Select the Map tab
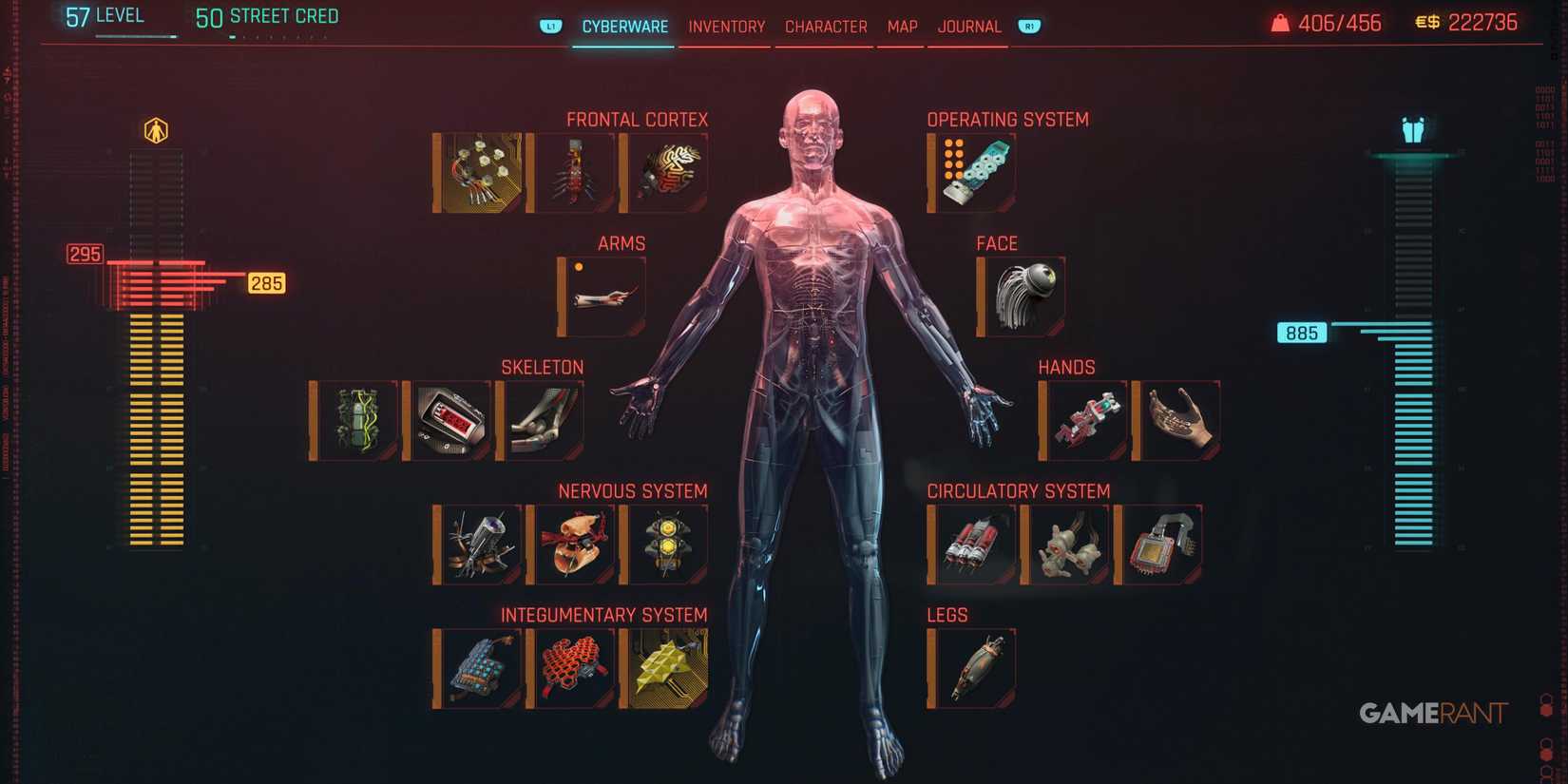Screen dimensions: 1568x784 (900, 27)
